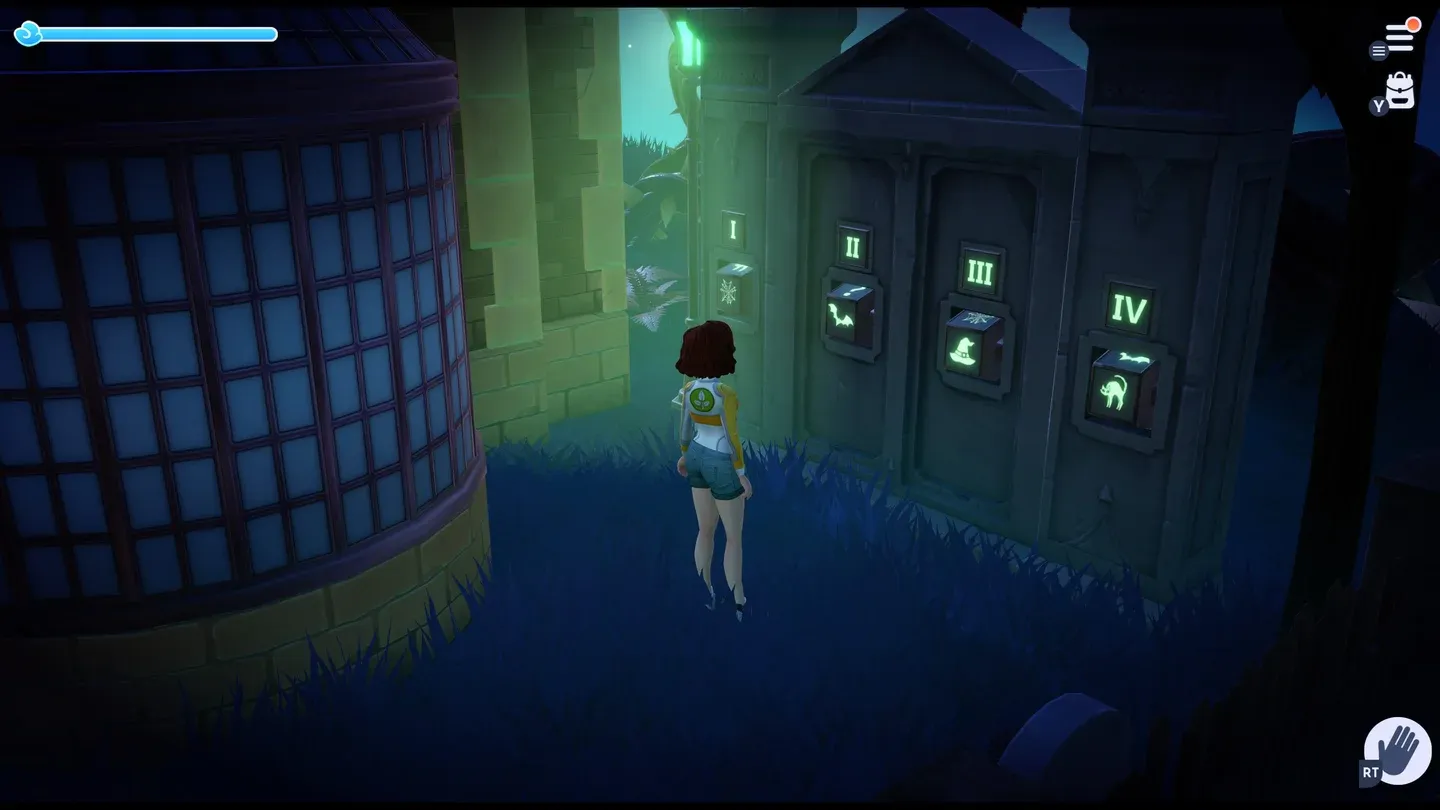Click the glowing numeral I plaque
This screenshot has width=1440, height=810.
(x=733, y=230)
